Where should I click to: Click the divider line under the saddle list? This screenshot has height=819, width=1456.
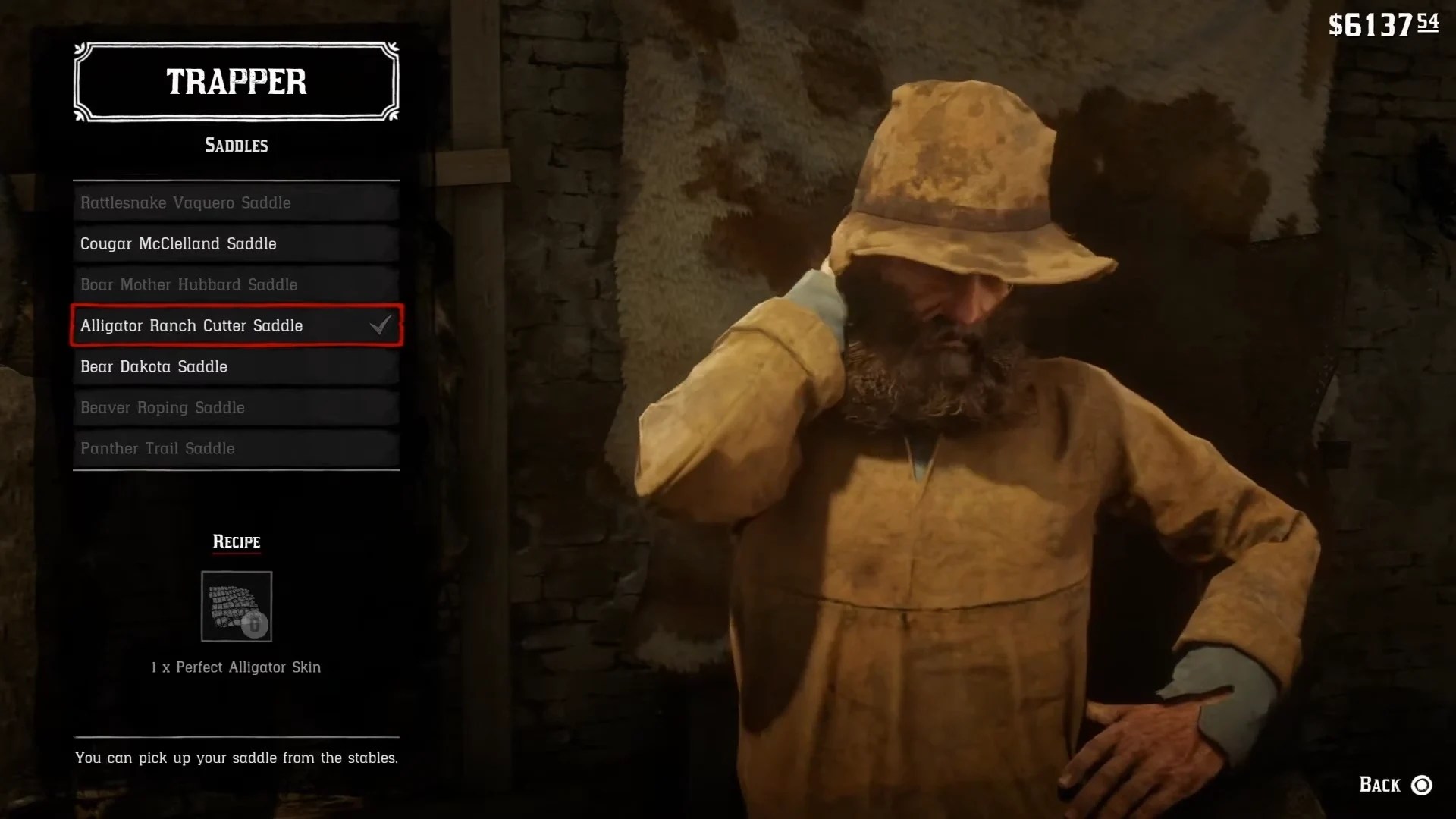coord(236,469)
